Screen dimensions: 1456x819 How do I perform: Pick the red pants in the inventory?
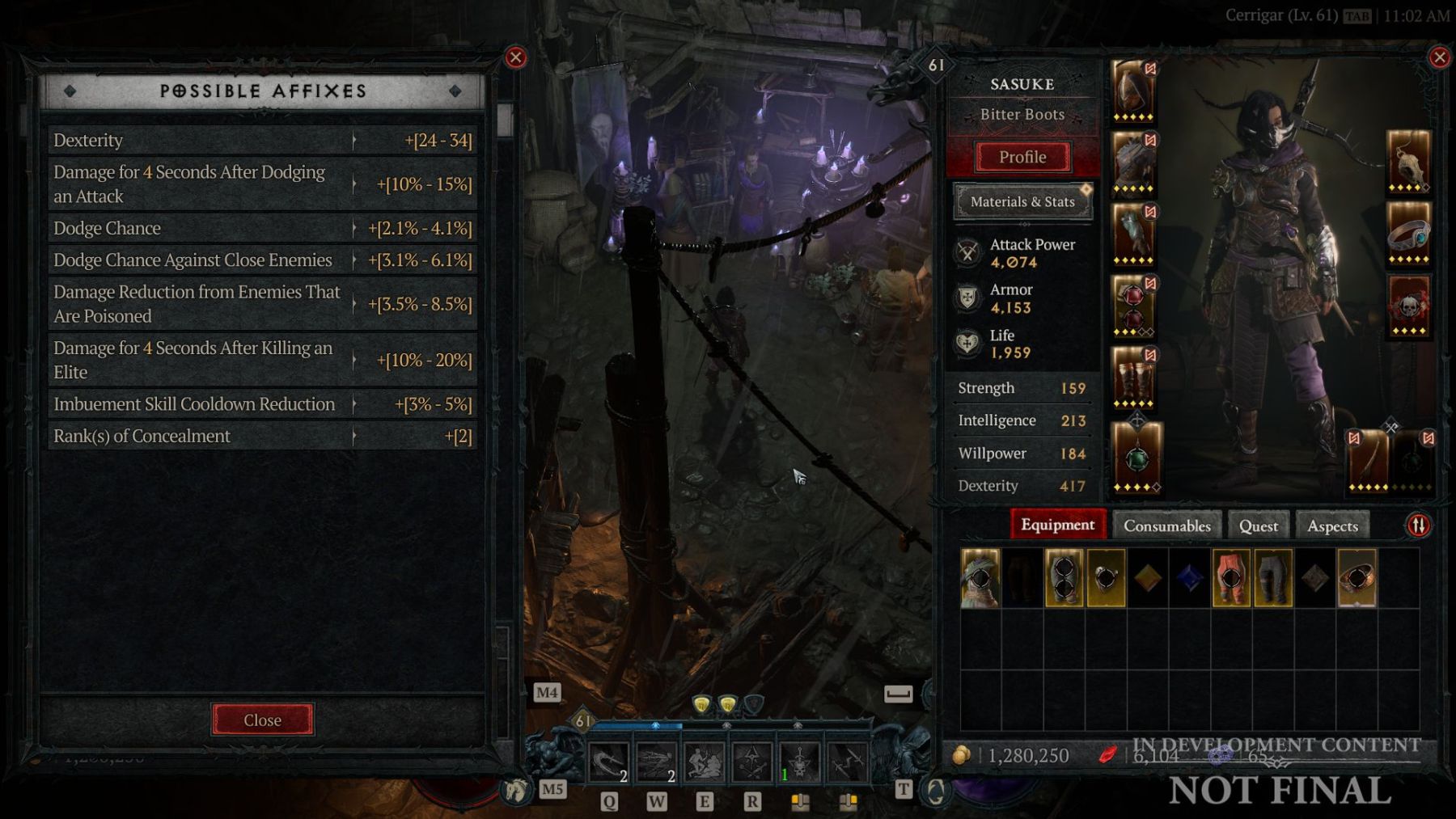pos(1230,578)
